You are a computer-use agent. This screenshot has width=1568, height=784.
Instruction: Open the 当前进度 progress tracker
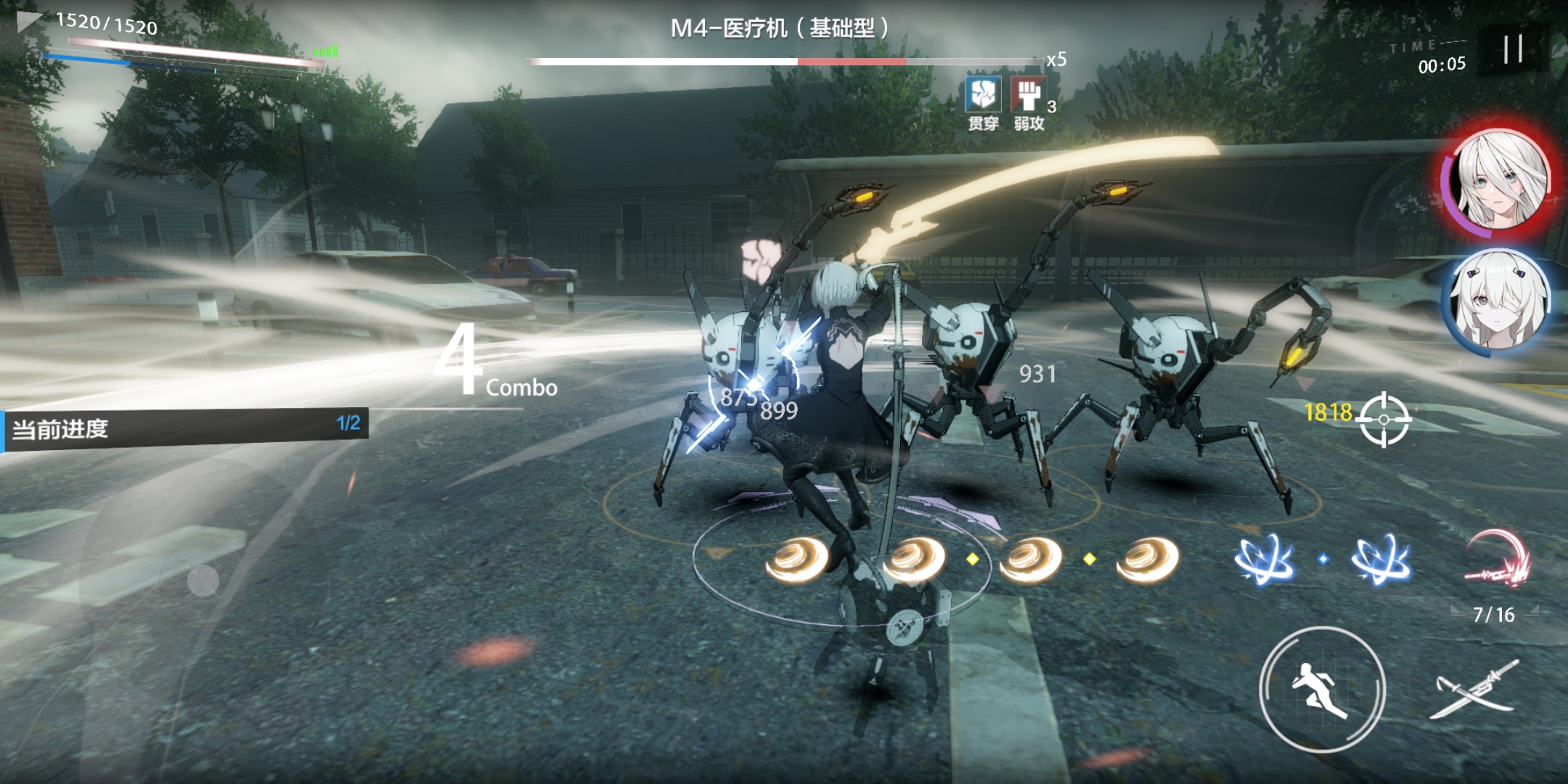pyautogui.click(x=184, y=429)
